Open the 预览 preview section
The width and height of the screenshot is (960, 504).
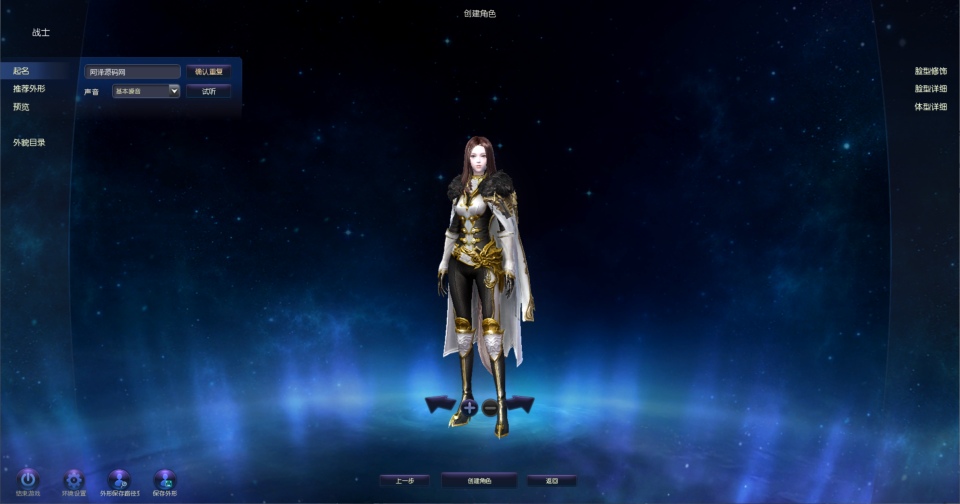click(22, 107)
